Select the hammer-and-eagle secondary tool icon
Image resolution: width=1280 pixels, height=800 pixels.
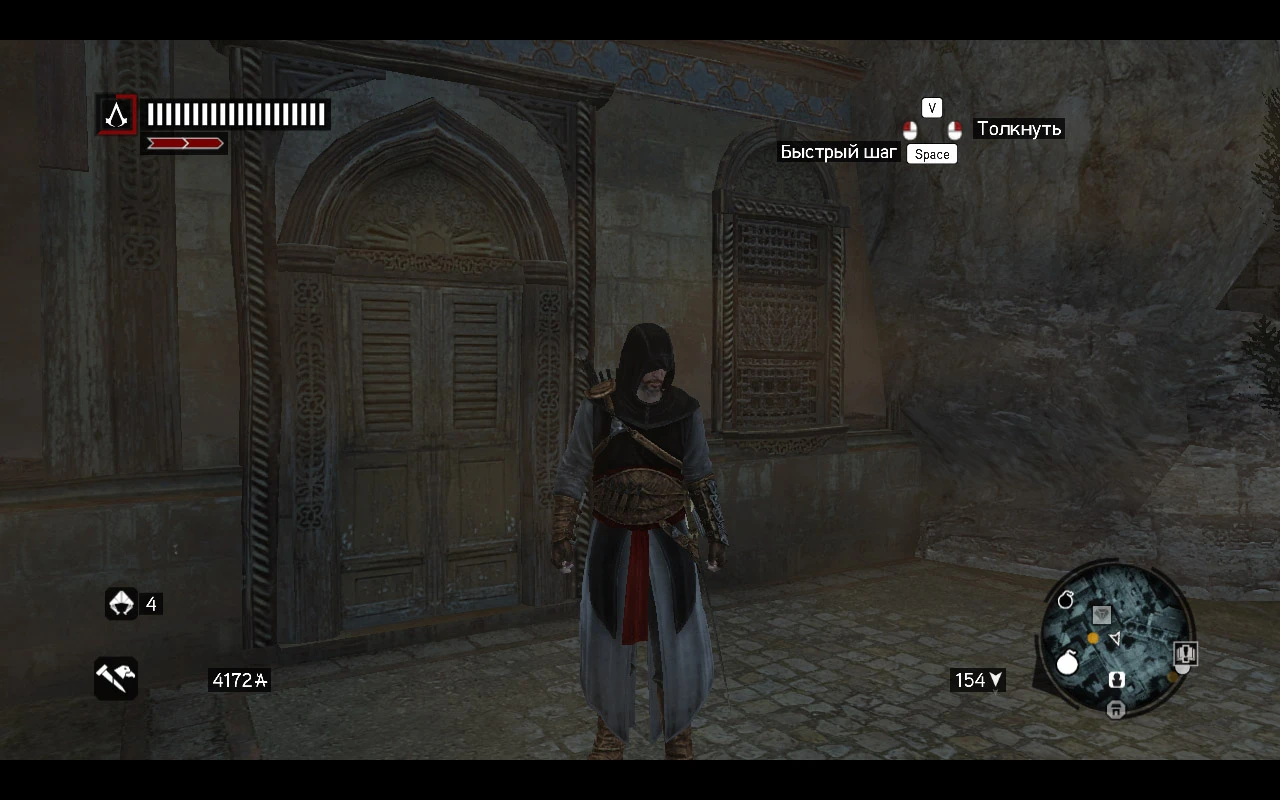116,679
